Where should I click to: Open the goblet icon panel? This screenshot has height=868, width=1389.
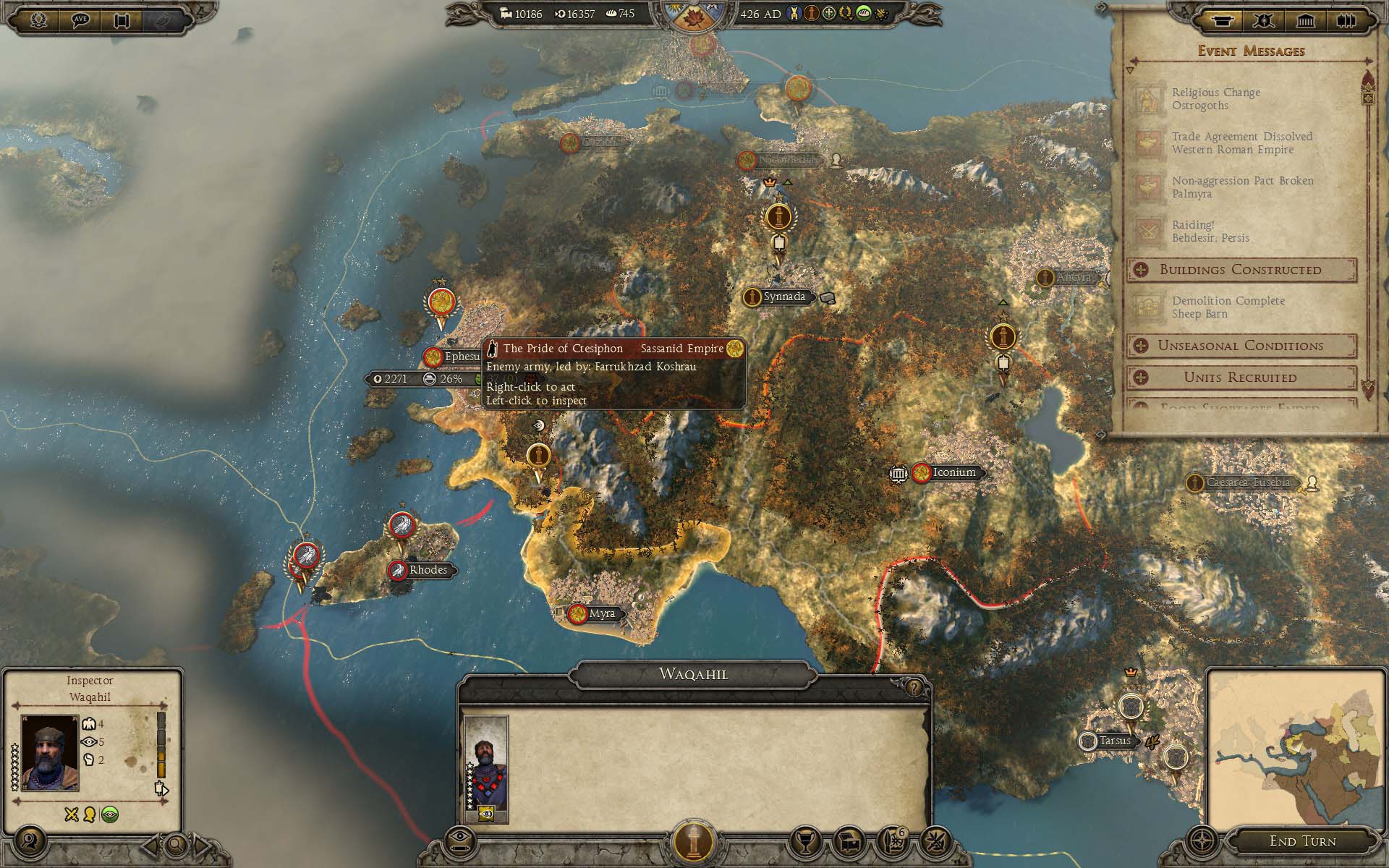coord(807,841)
